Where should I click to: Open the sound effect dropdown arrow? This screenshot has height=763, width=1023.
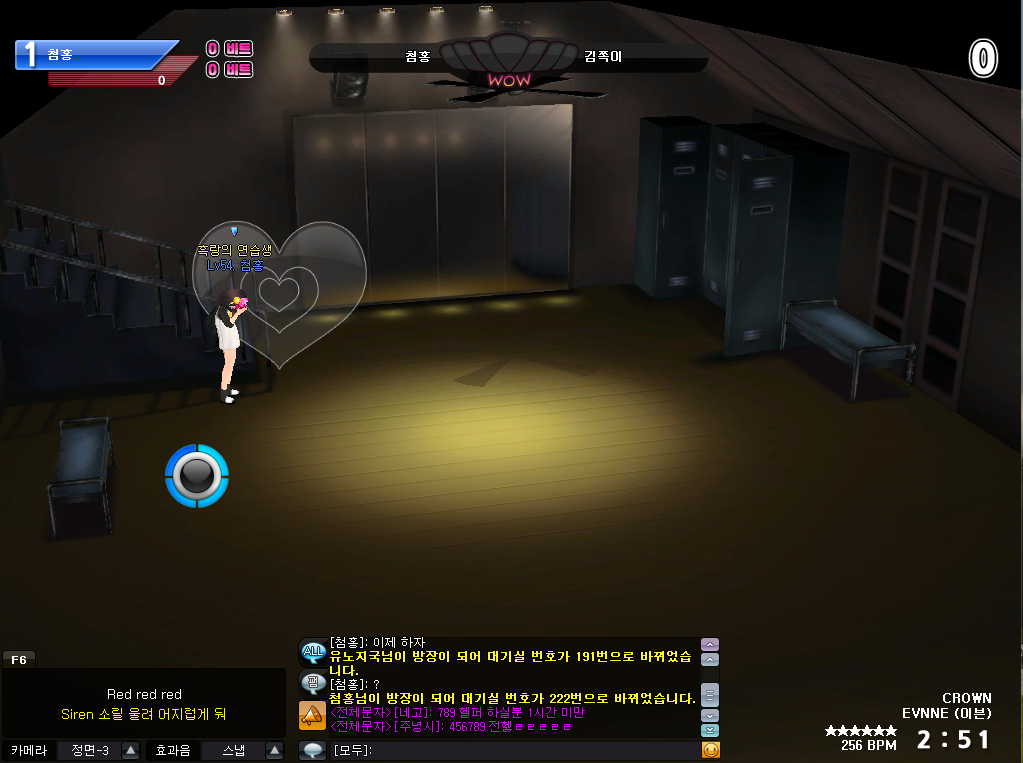pyautogui.click(x=276, y=750)
